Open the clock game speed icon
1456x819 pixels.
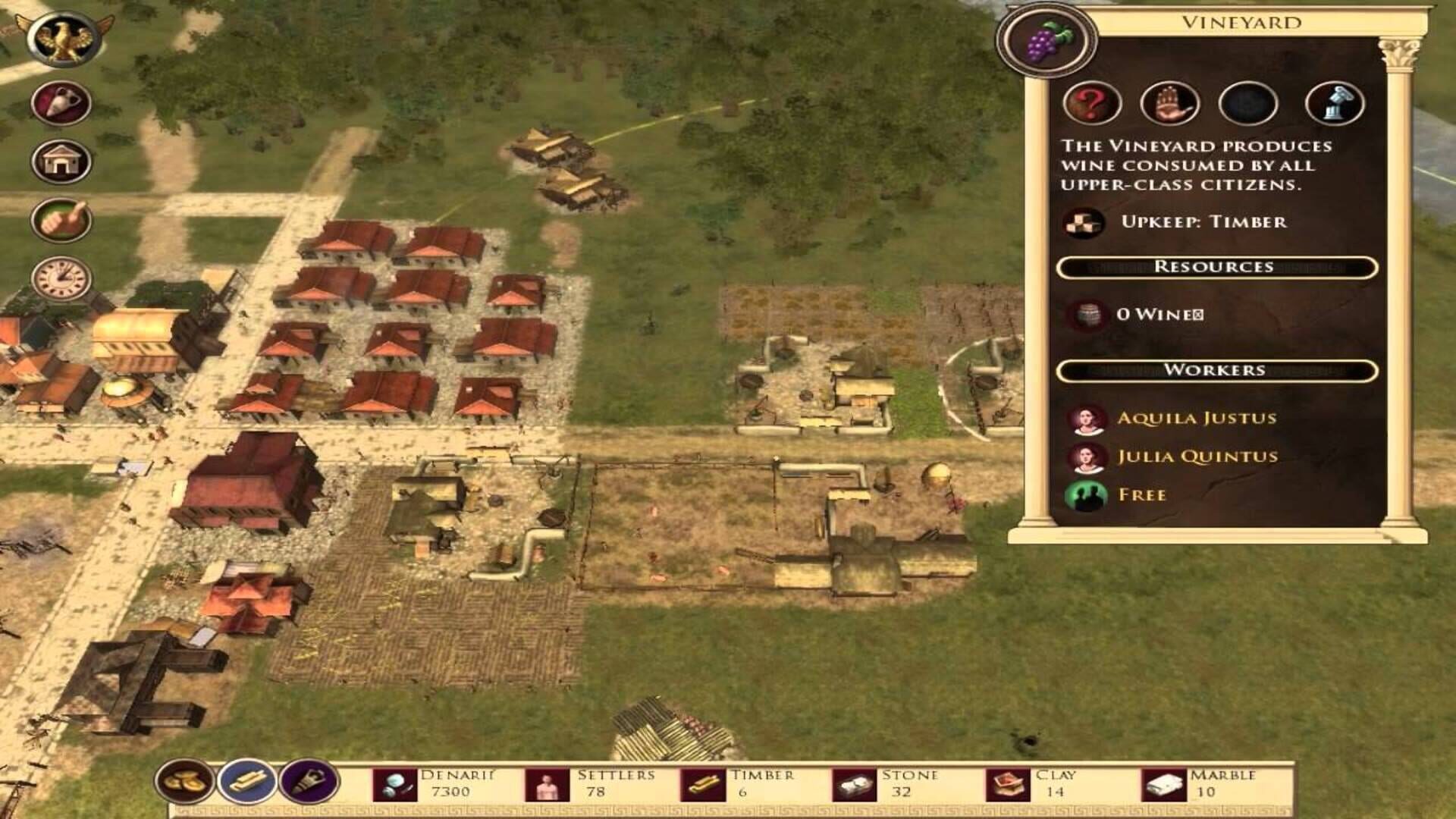(61, 278)
